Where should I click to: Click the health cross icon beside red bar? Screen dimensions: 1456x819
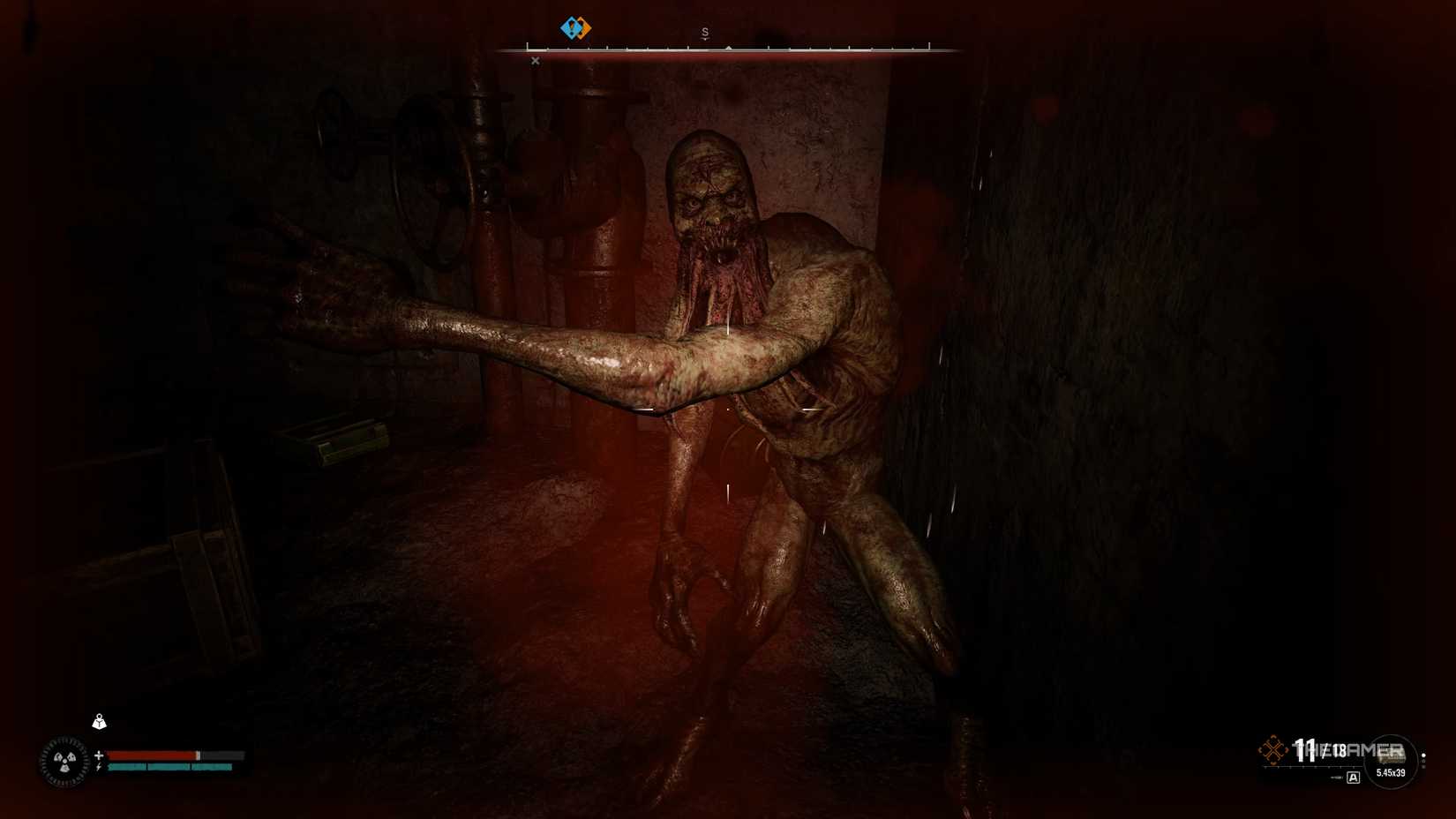(x=99, y=755)
